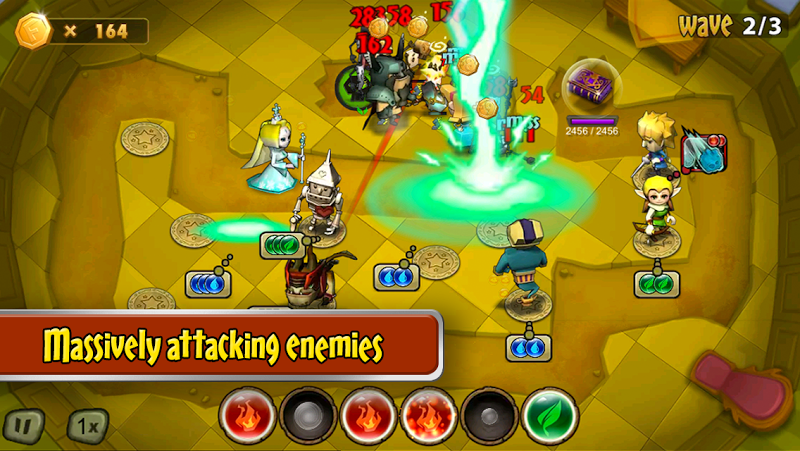This screenshot has width=800, height=451.
Task: Choose the double-flame fire orb
Action: tap(429, 414)
